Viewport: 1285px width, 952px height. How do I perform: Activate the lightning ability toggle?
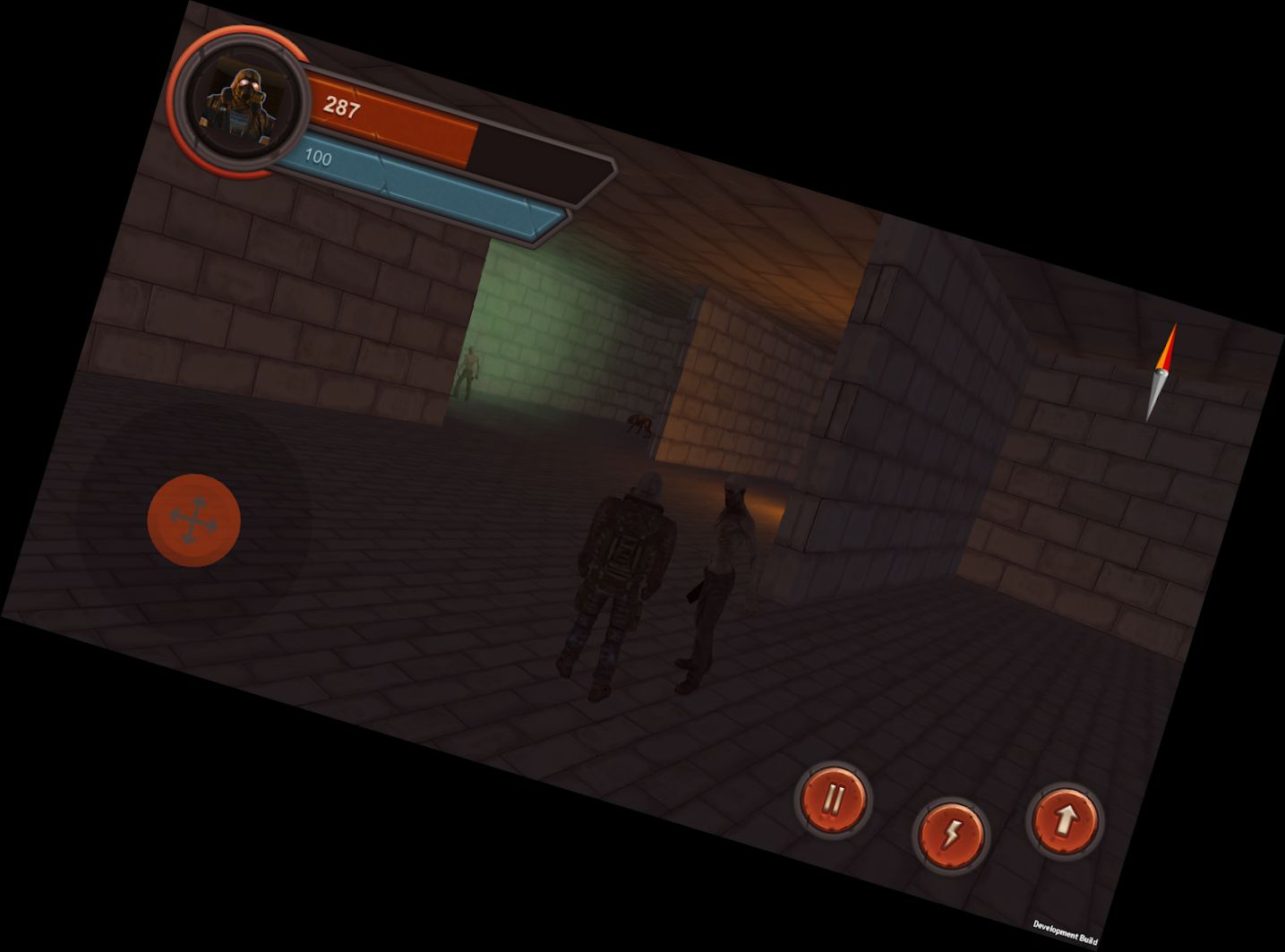click(951, 833)
